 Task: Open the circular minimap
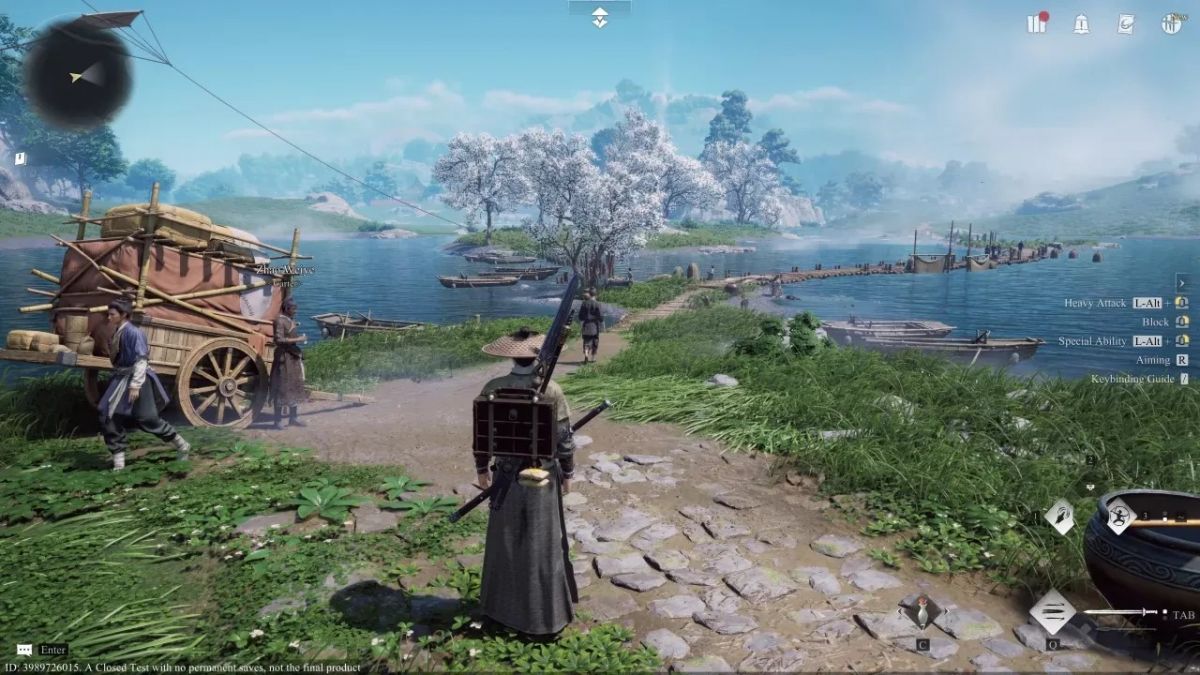coord(78,73)
